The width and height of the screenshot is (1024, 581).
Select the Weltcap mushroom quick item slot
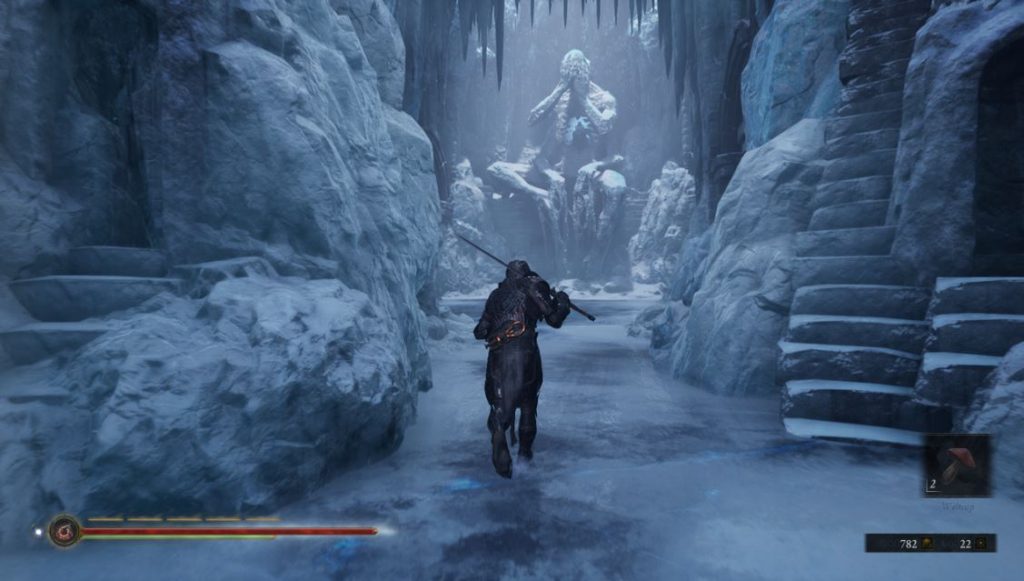point(957,465)
